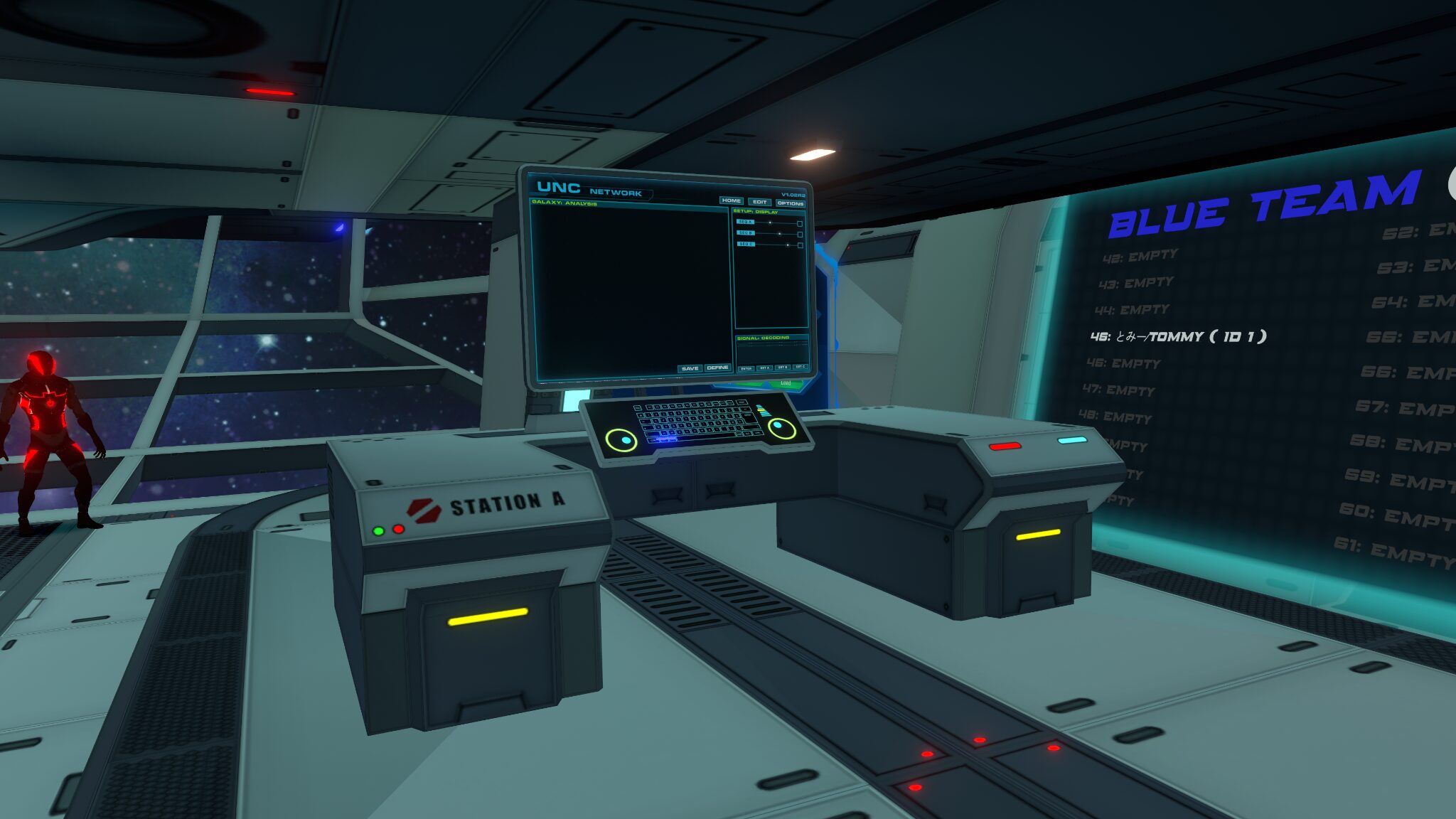Click SAVE in the Galaxy Analysis panel
This screenshot has height=819, width=1456.
690,368
